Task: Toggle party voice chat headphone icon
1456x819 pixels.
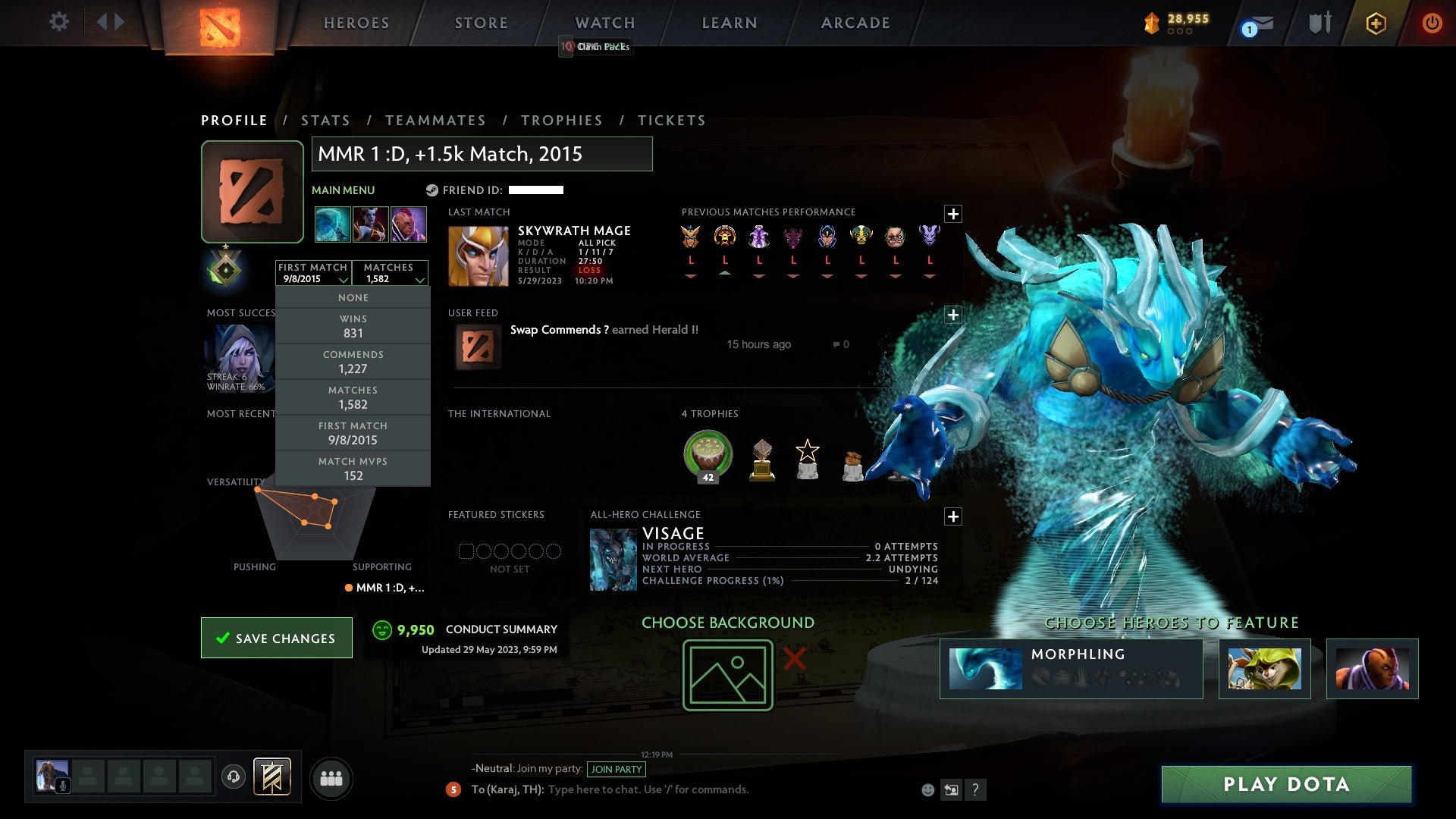Action: click(233, 777)
